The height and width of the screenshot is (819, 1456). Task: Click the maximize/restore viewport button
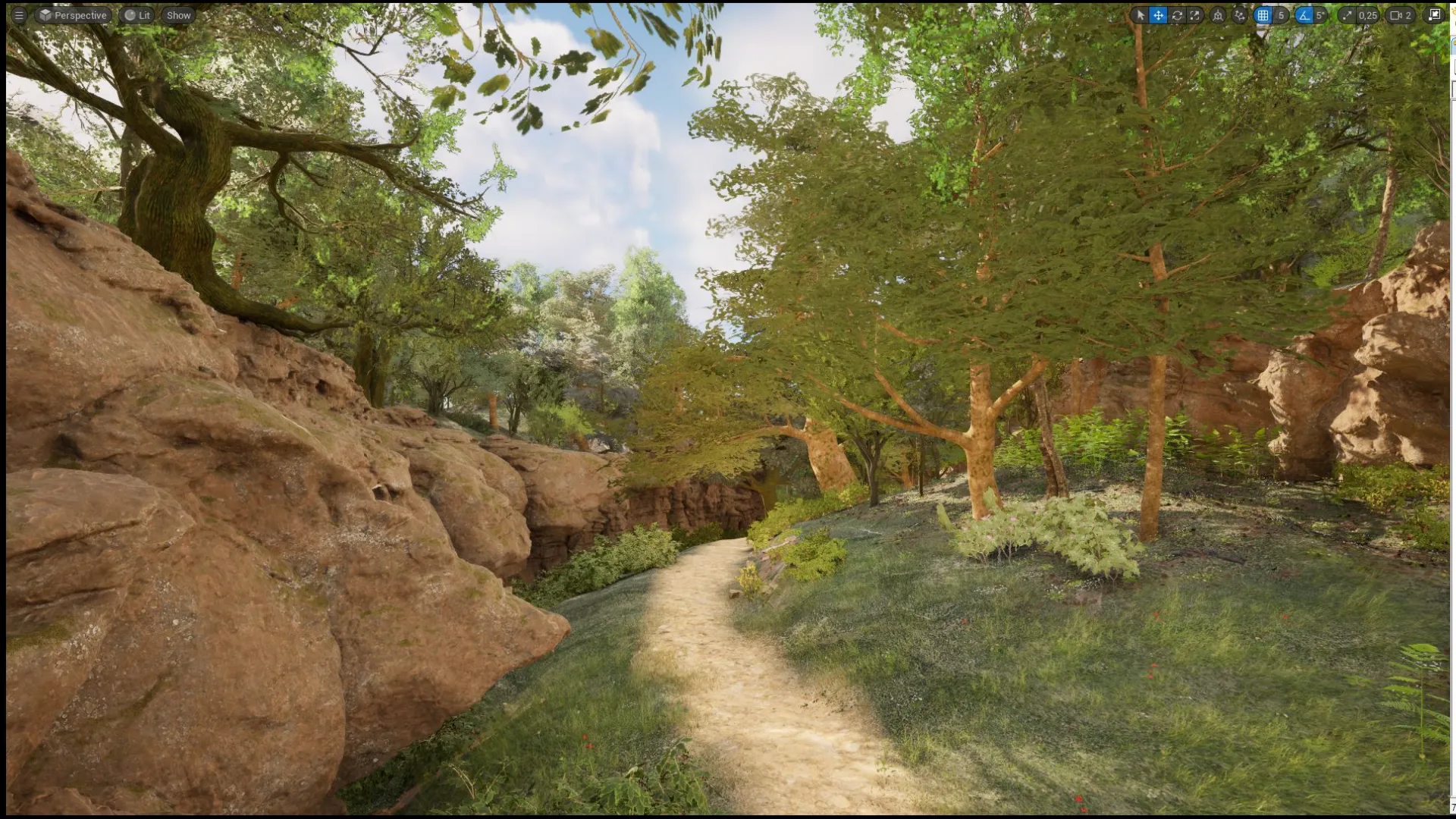[1435, 15]
